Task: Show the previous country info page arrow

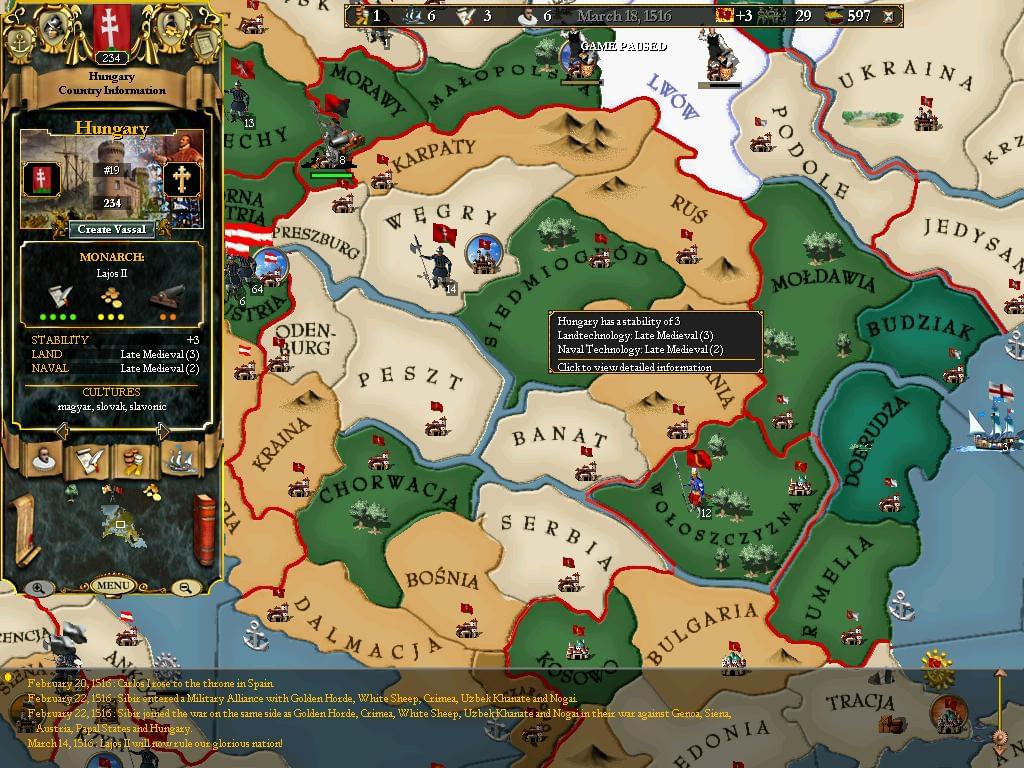Action: pyautogui.click(x=62, y=431)
